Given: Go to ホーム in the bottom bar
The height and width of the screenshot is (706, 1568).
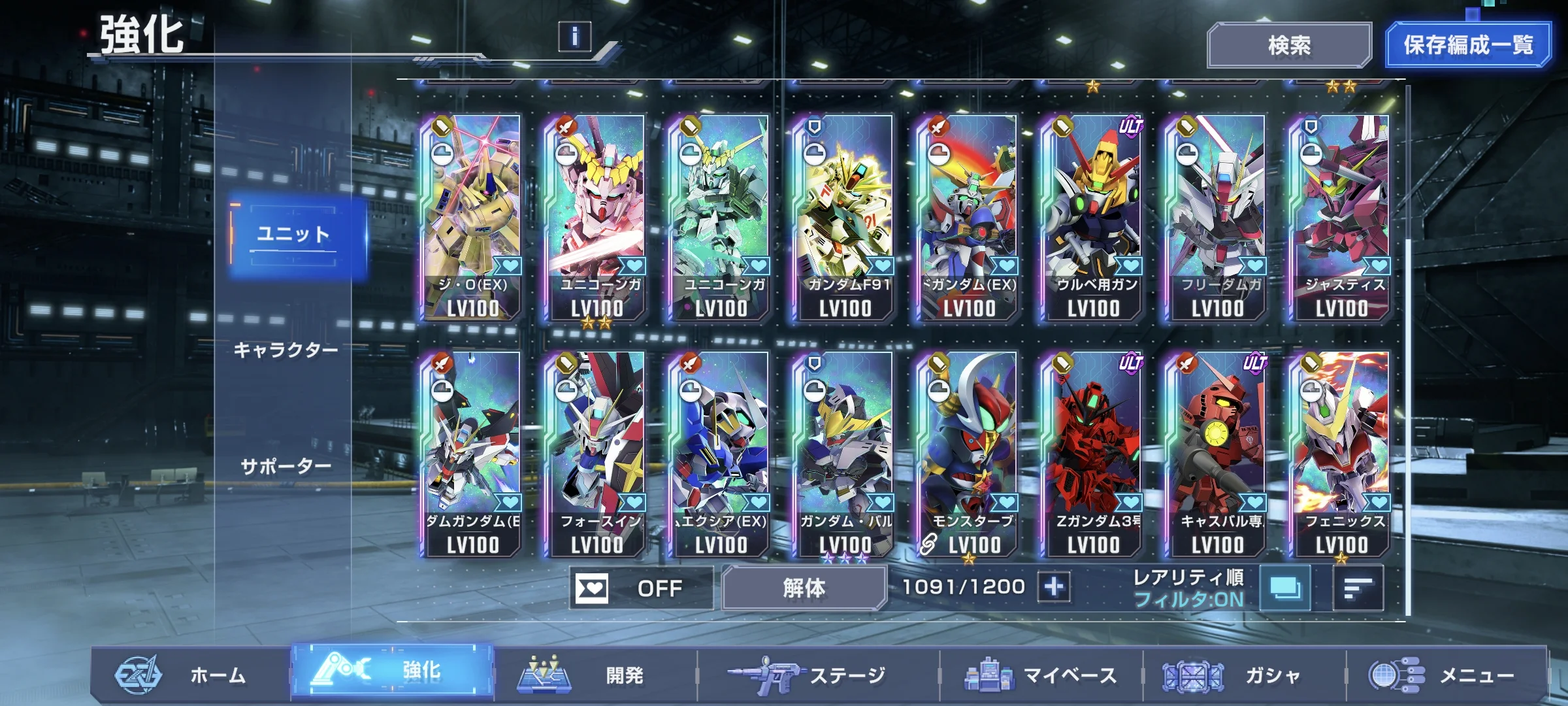Looking at the screenshot, I should [x=189, y=675].
